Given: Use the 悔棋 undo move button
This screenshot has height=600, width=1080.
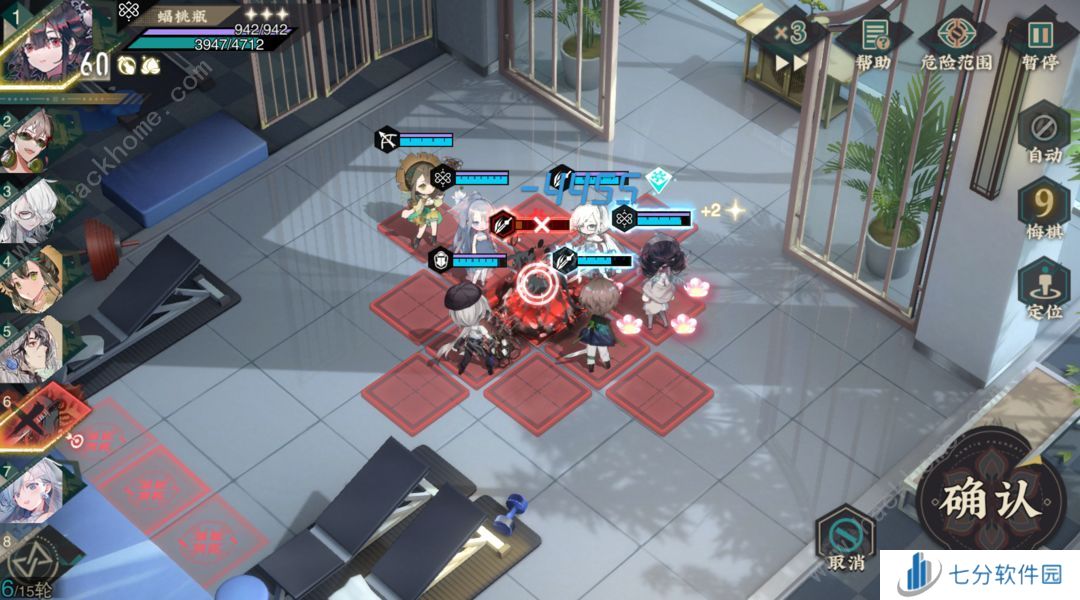Looking at the screenshot, I should (1044, 212).
